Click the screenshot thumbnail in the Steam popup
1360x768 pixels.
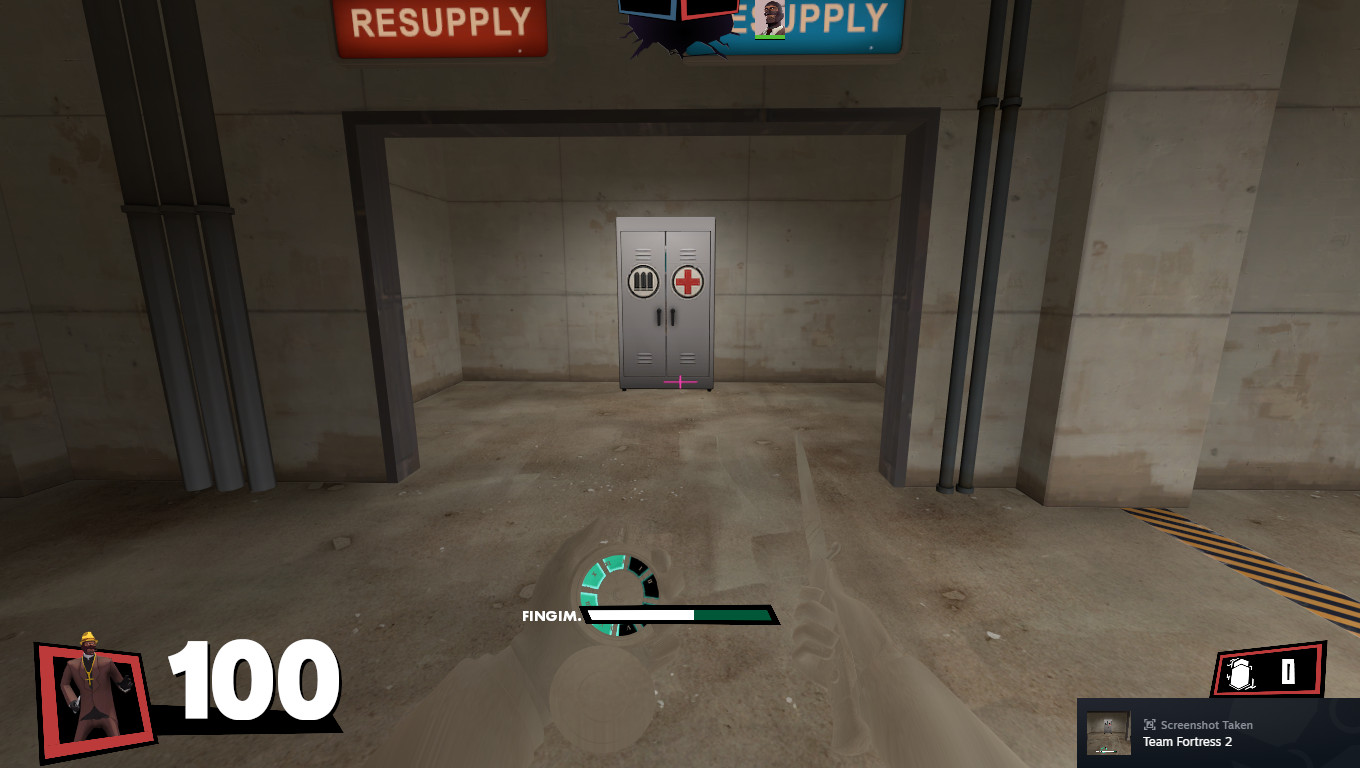coord(1108,732)
